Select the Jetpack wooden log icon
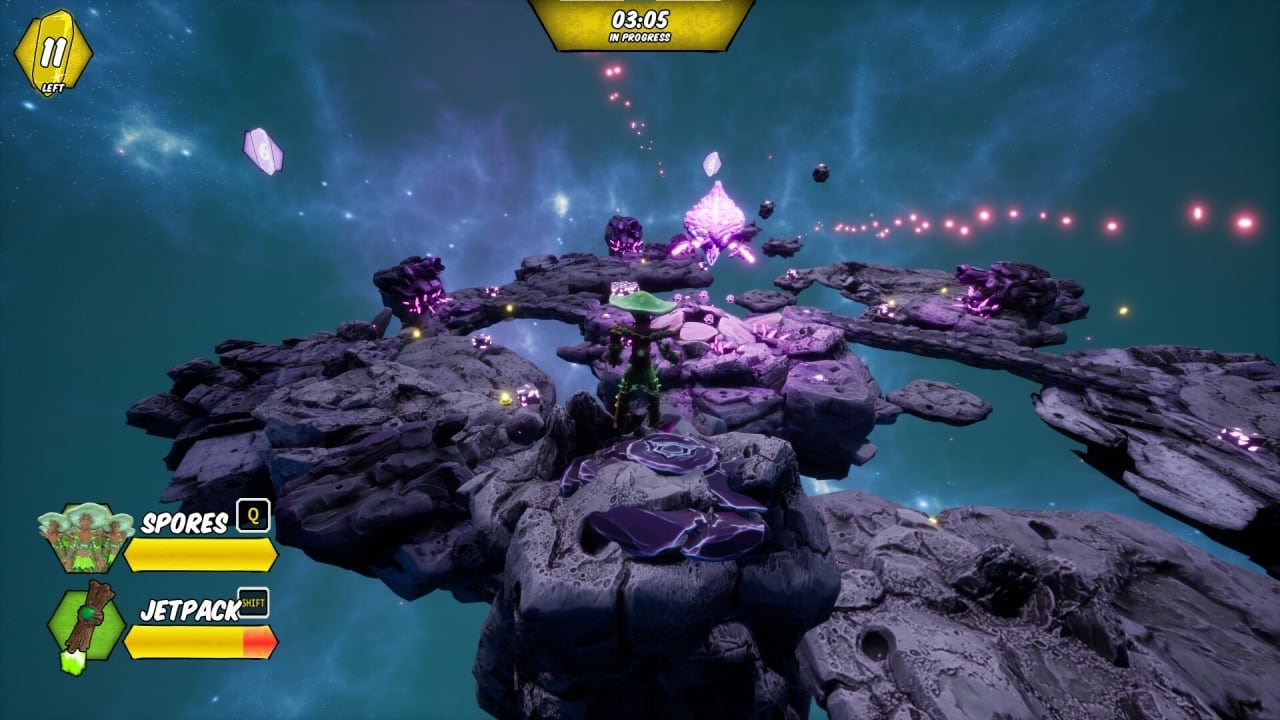 [x=87, y=624]
